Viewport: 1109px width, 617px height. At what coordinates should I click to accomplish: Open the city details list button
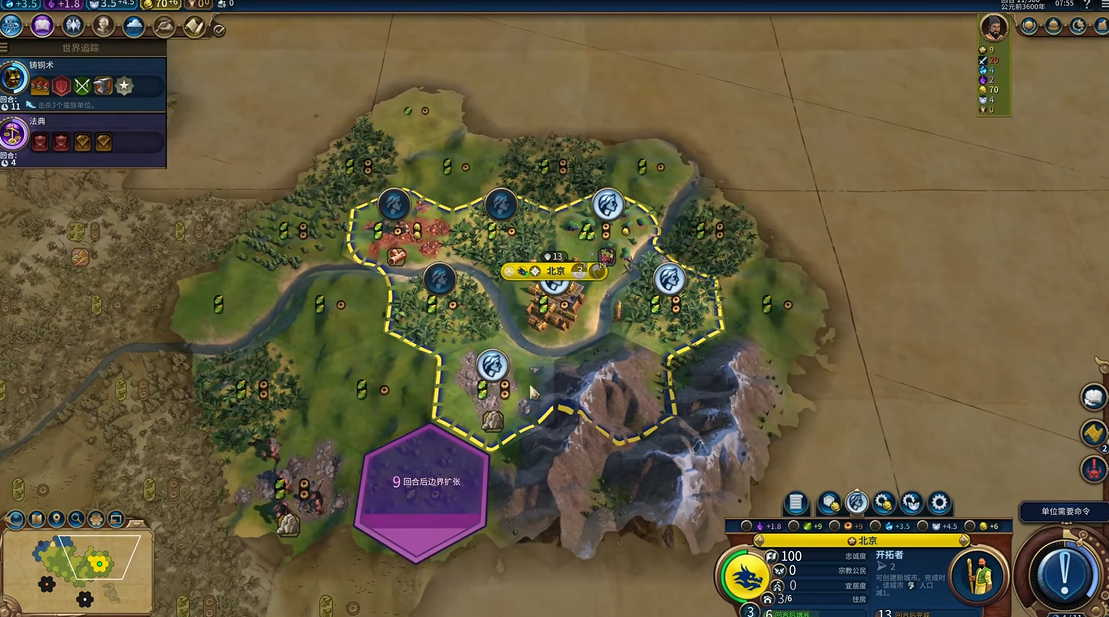796,502
